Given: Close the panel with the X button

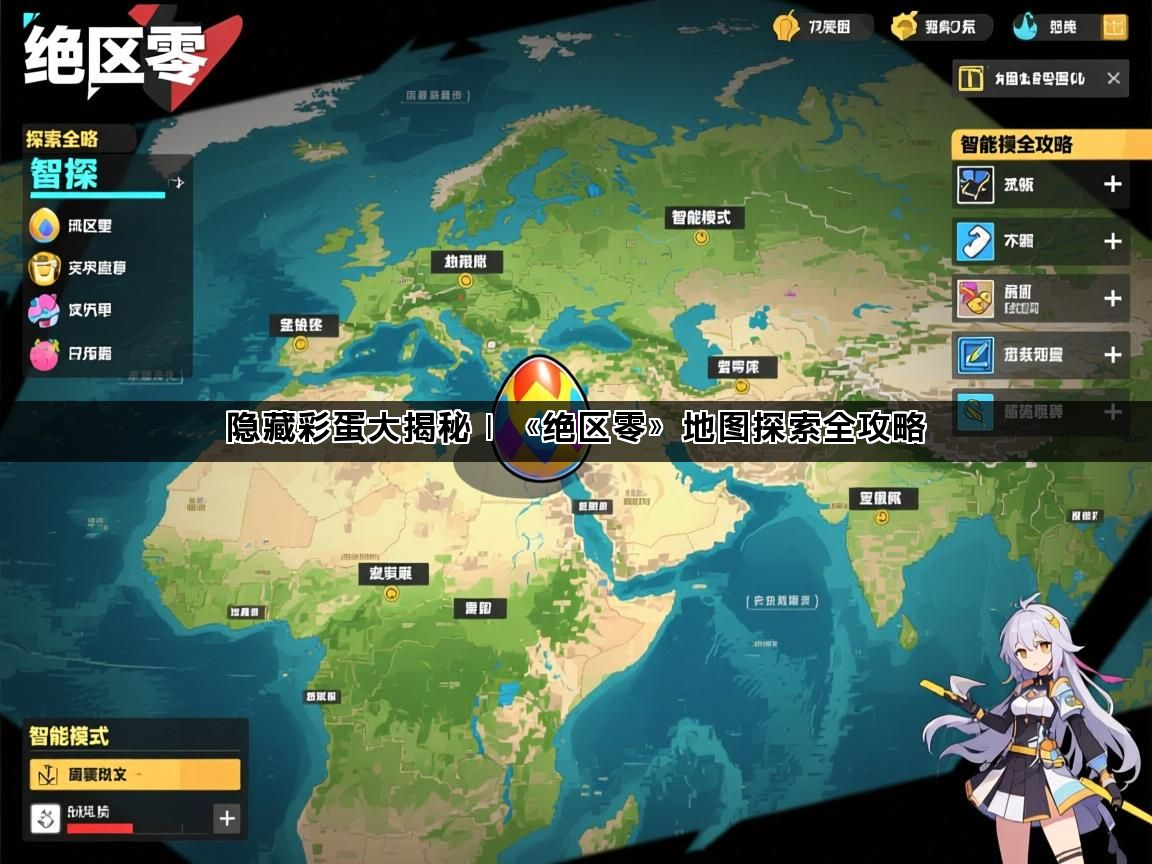Looking at the screenshot, I should coord(1113,78).
